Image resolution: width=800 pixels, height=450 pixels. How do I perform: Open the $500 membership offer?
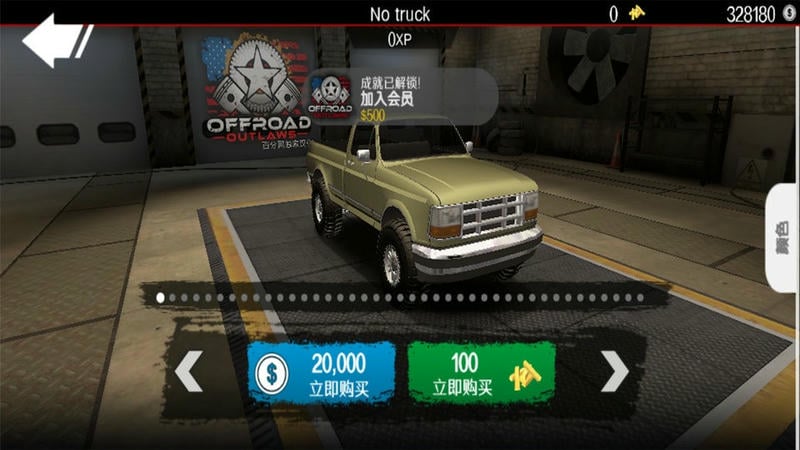click(400, 97)
